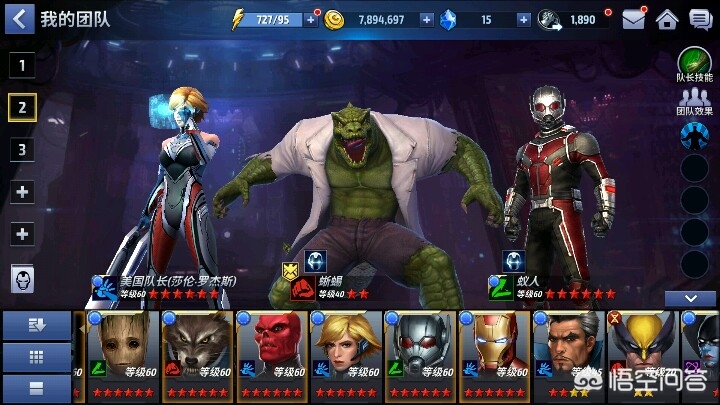The width and height of the screenshot is (720, 405).
Task: Open the chat window
Action: tap(699, 19)
